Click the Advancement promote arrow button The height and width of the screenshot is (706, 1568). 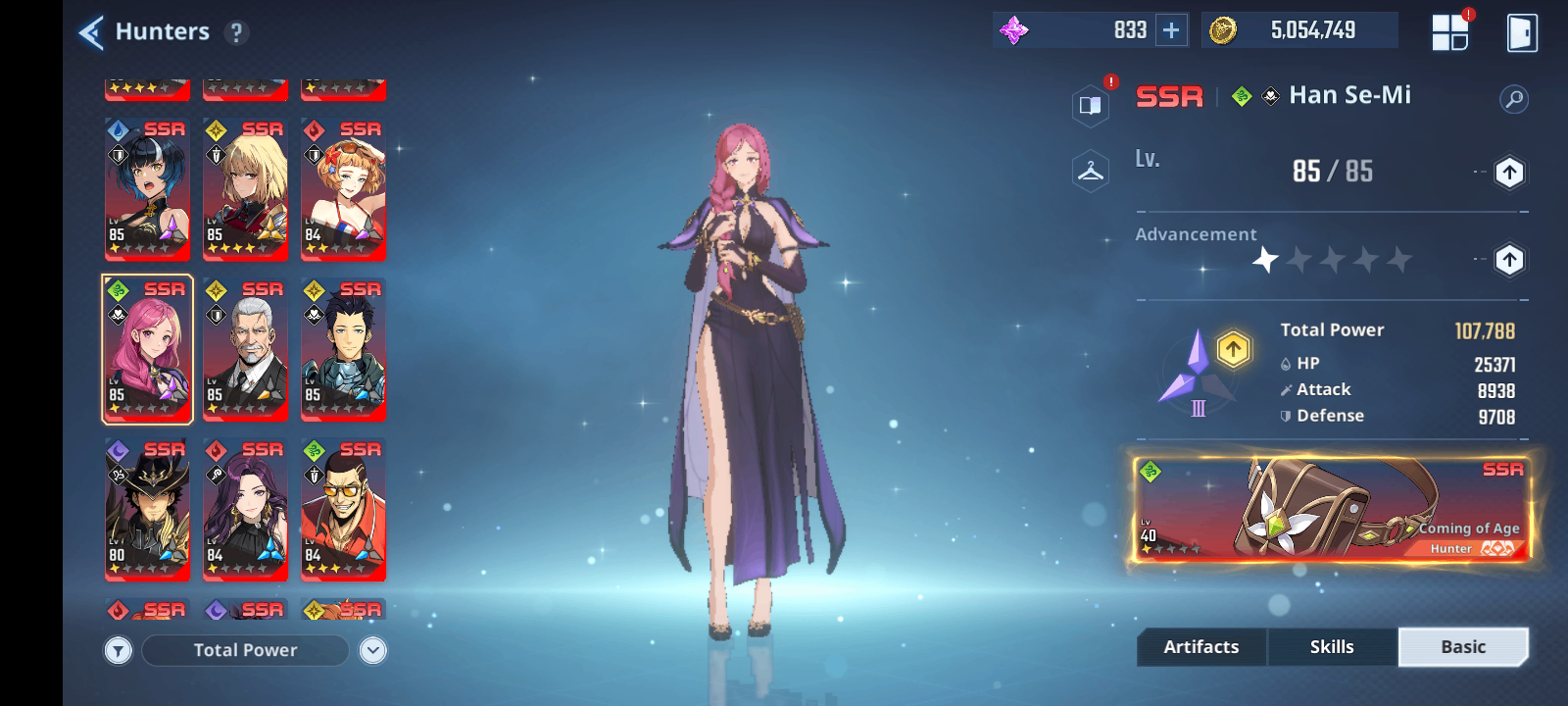pyautogui.click(x=1508, y=261)
